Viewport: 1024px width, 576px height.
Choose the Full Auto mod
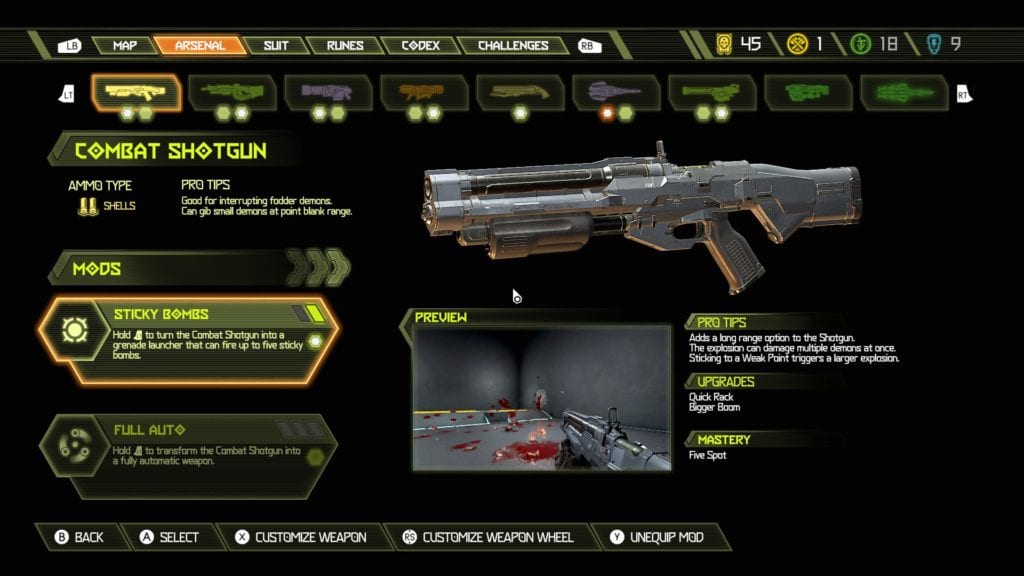pyautogui.click(x=187, y=447)
